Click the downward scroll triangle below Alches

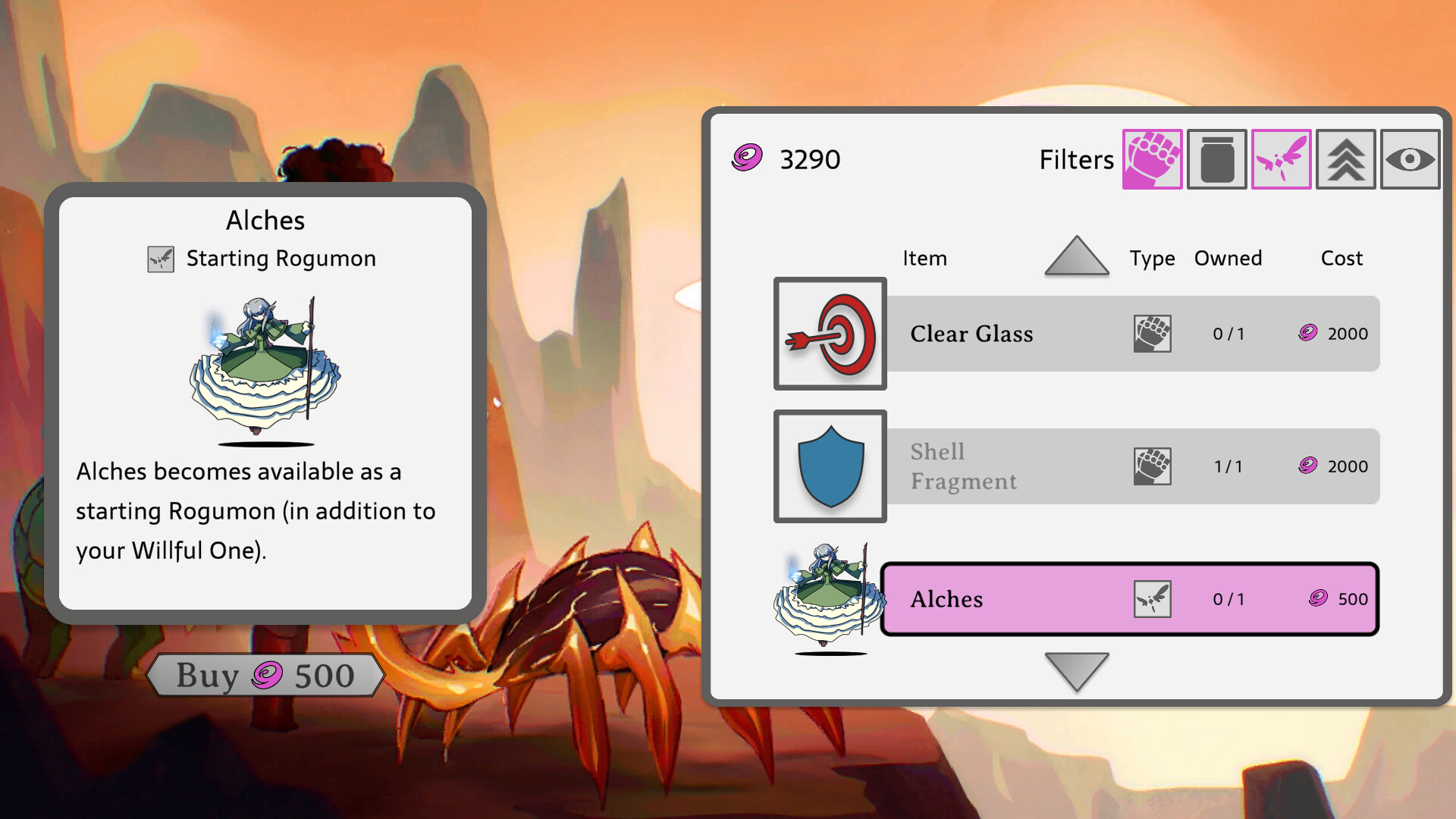[x=1077, y=671]
